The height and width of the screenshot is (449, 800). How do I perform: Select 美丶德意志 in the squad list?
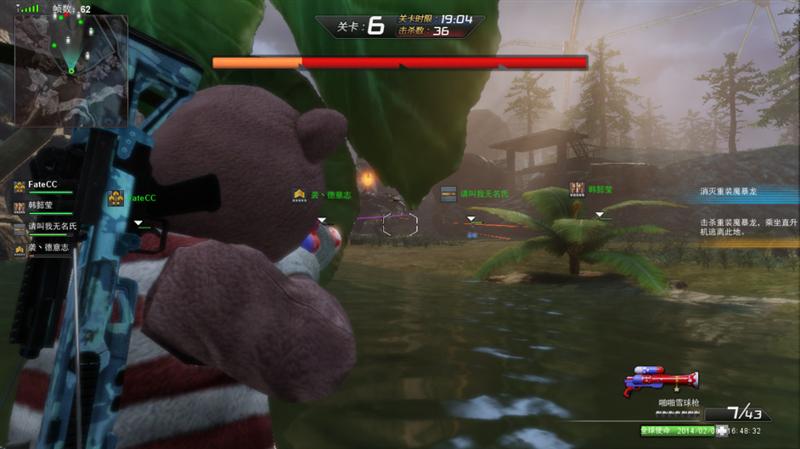pyautogui.click(x=46, y=247)
